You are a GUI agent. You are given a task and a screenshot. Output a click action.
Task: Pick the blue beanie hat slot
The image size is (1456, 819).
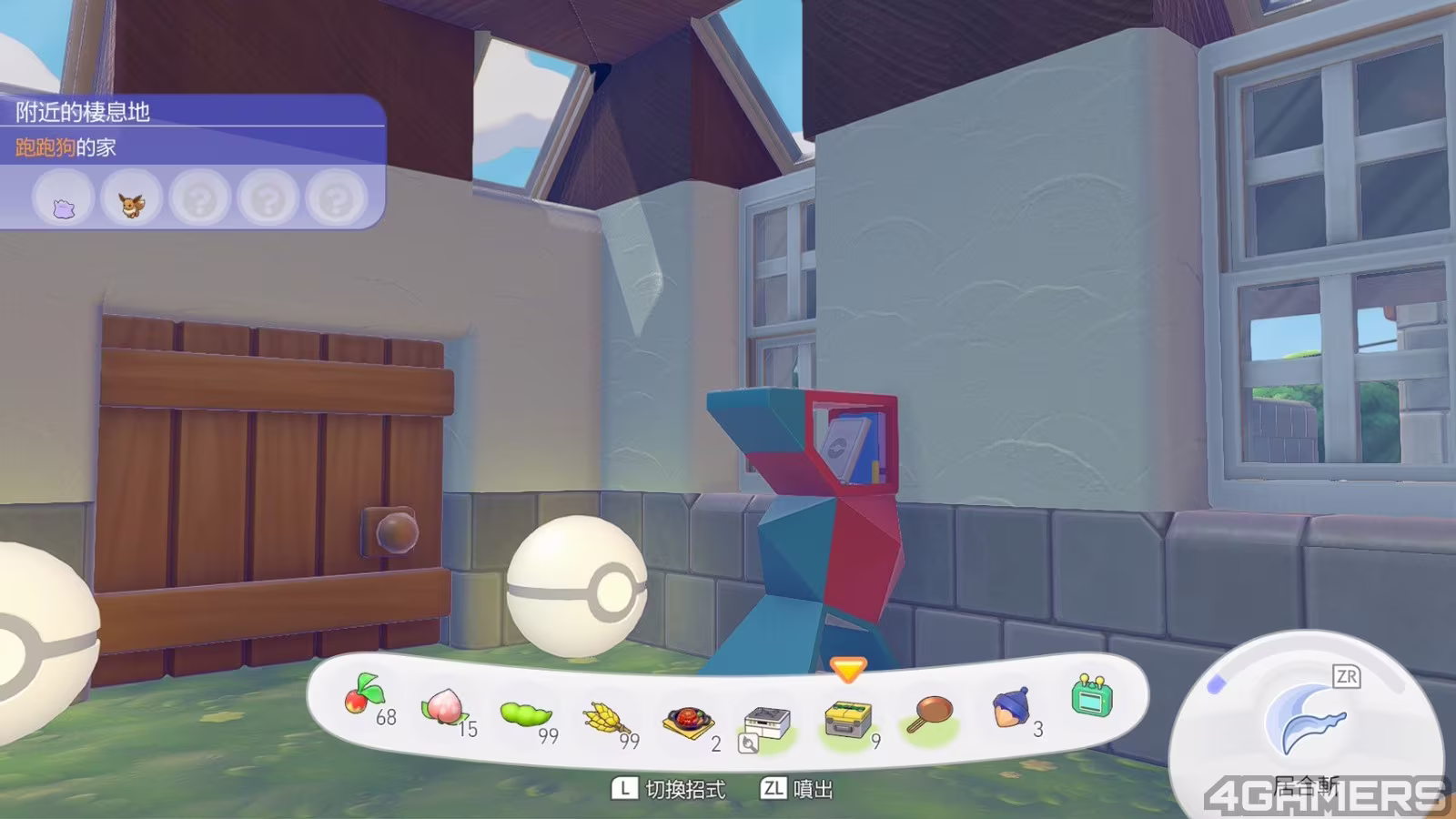(x=1010, y=706)
